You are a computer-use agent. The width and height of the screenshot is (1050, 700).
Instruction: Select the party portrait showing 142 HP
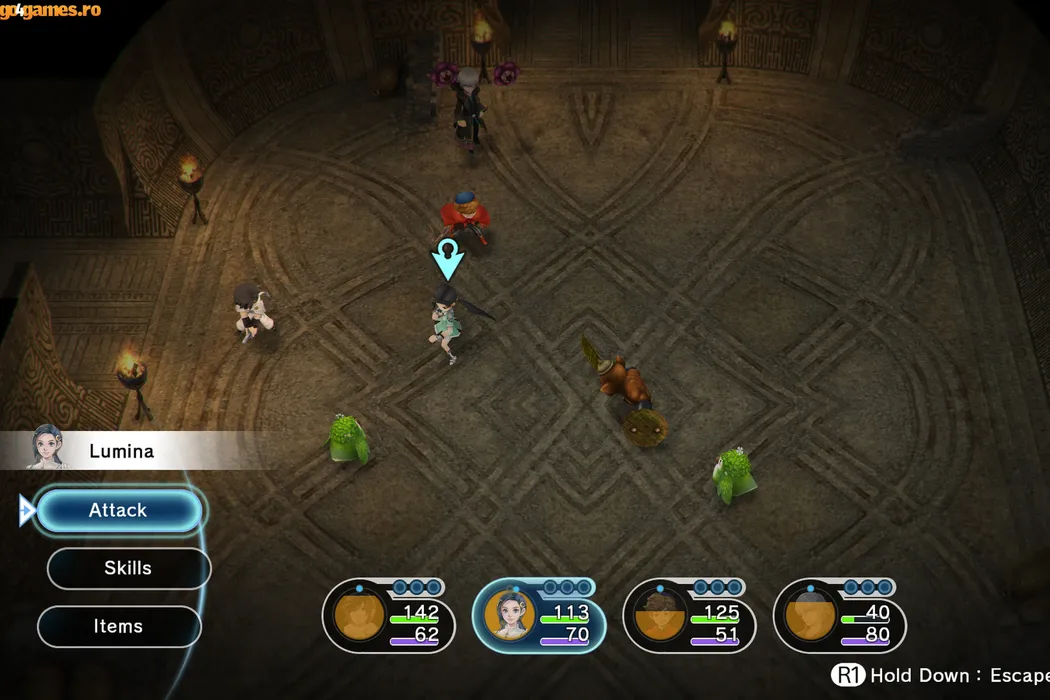pyautogui.click(x=360, y=616)
